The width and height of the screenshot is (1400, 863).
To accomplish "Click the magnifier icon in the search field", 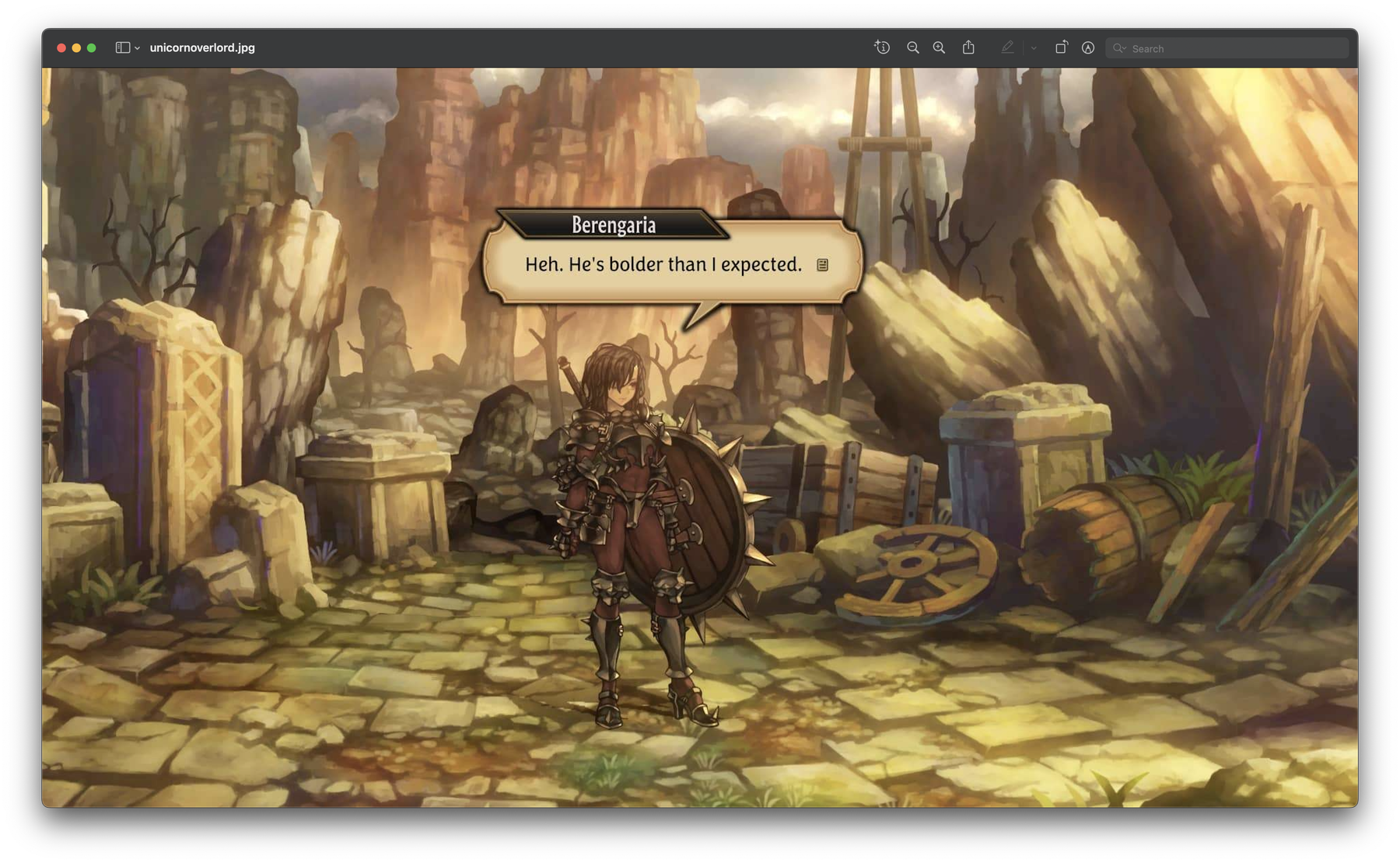I will tap(1119, 48).
